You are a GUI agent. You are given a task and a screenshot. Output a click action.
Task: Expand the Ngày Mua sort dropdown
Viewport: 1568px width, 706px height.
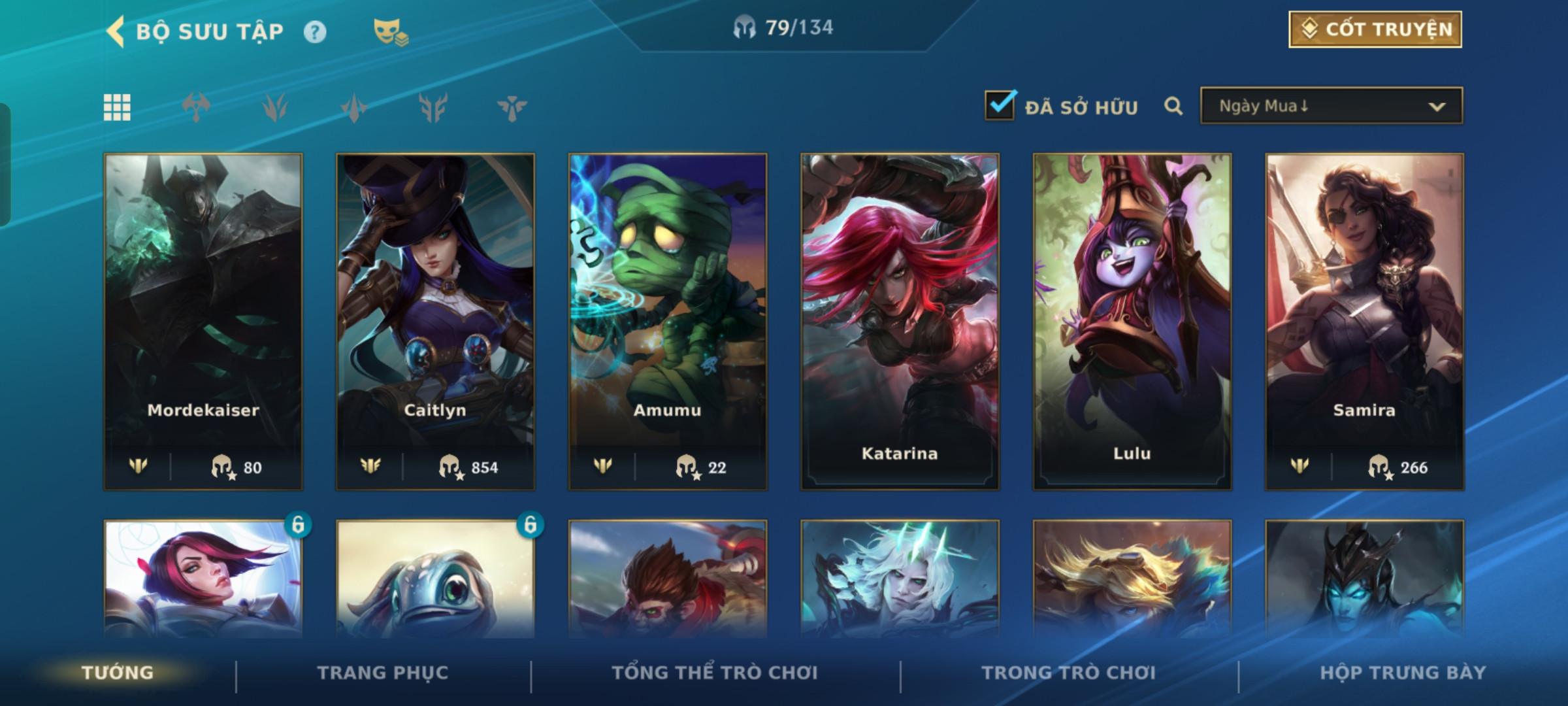click(x=1331, y=106)
